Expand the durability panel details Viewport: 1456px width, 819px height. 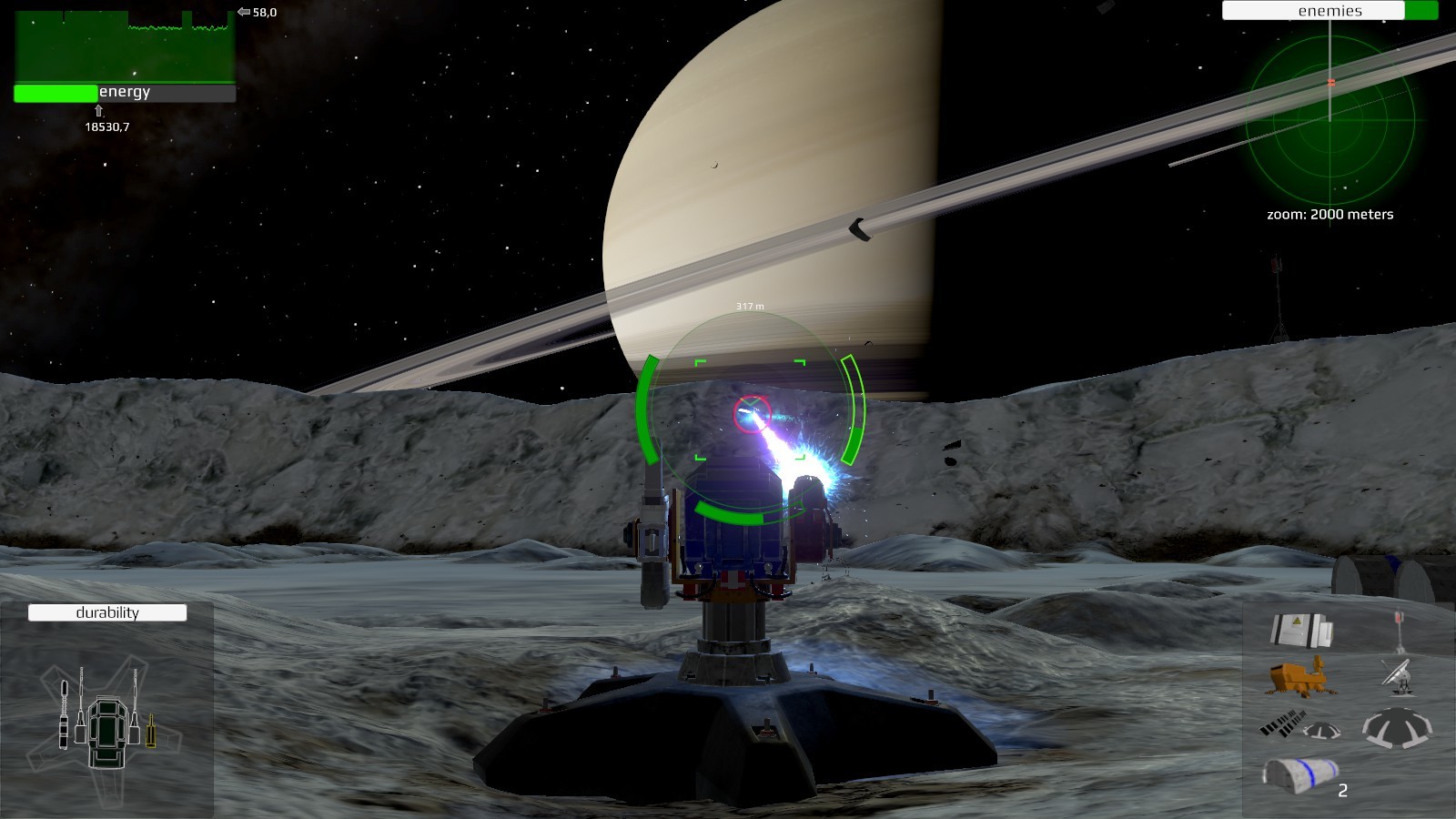(106, 613)
